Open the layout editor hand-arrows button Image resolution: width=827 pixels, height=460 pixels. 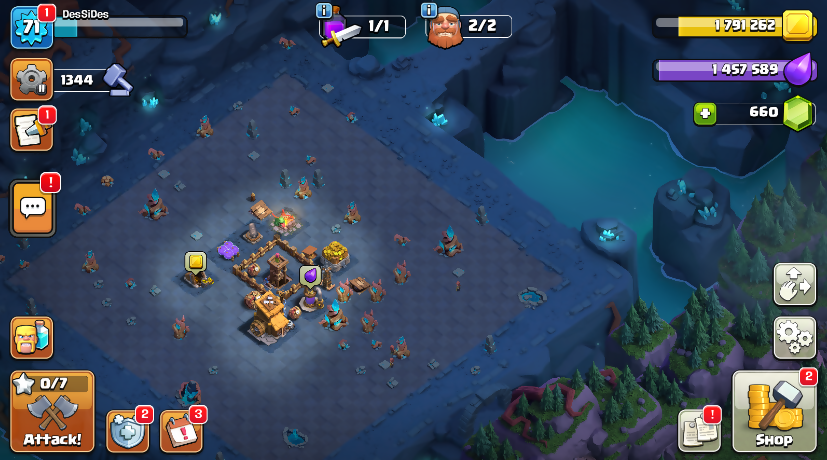pos(794,284)
